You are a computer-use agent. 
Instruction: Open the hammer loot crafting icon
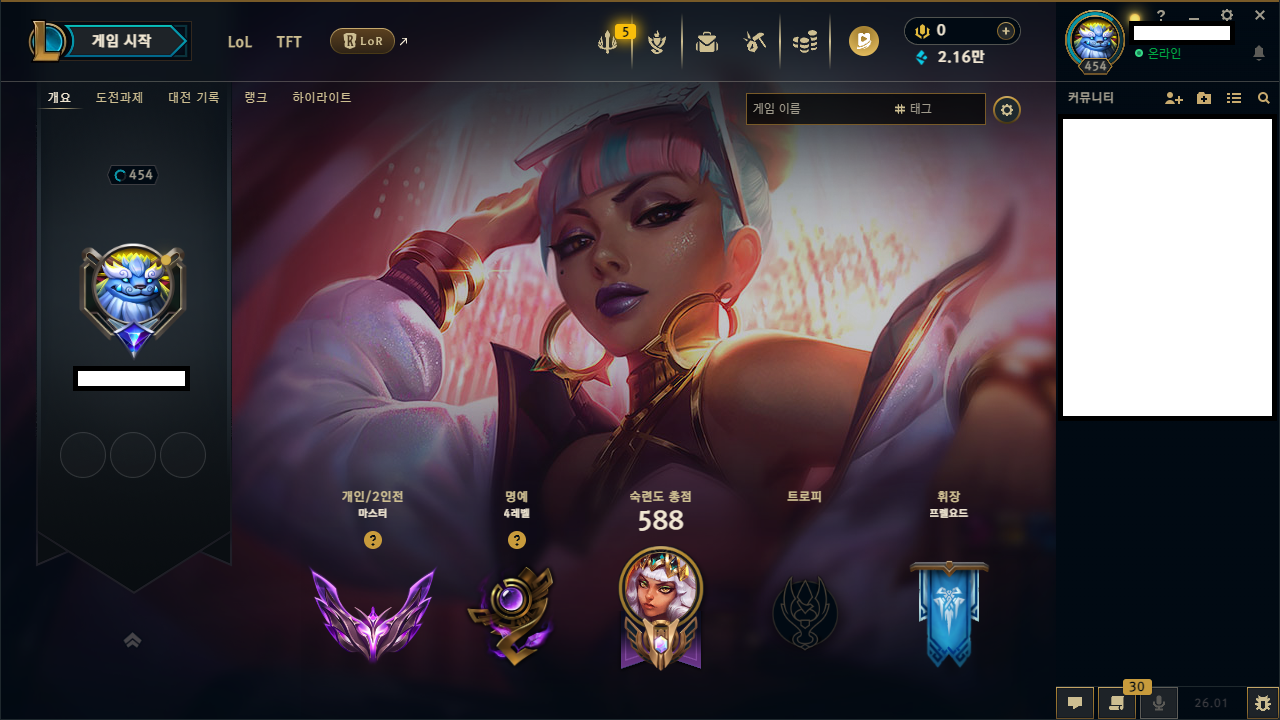pyautogui.click(x=755, y=42)
